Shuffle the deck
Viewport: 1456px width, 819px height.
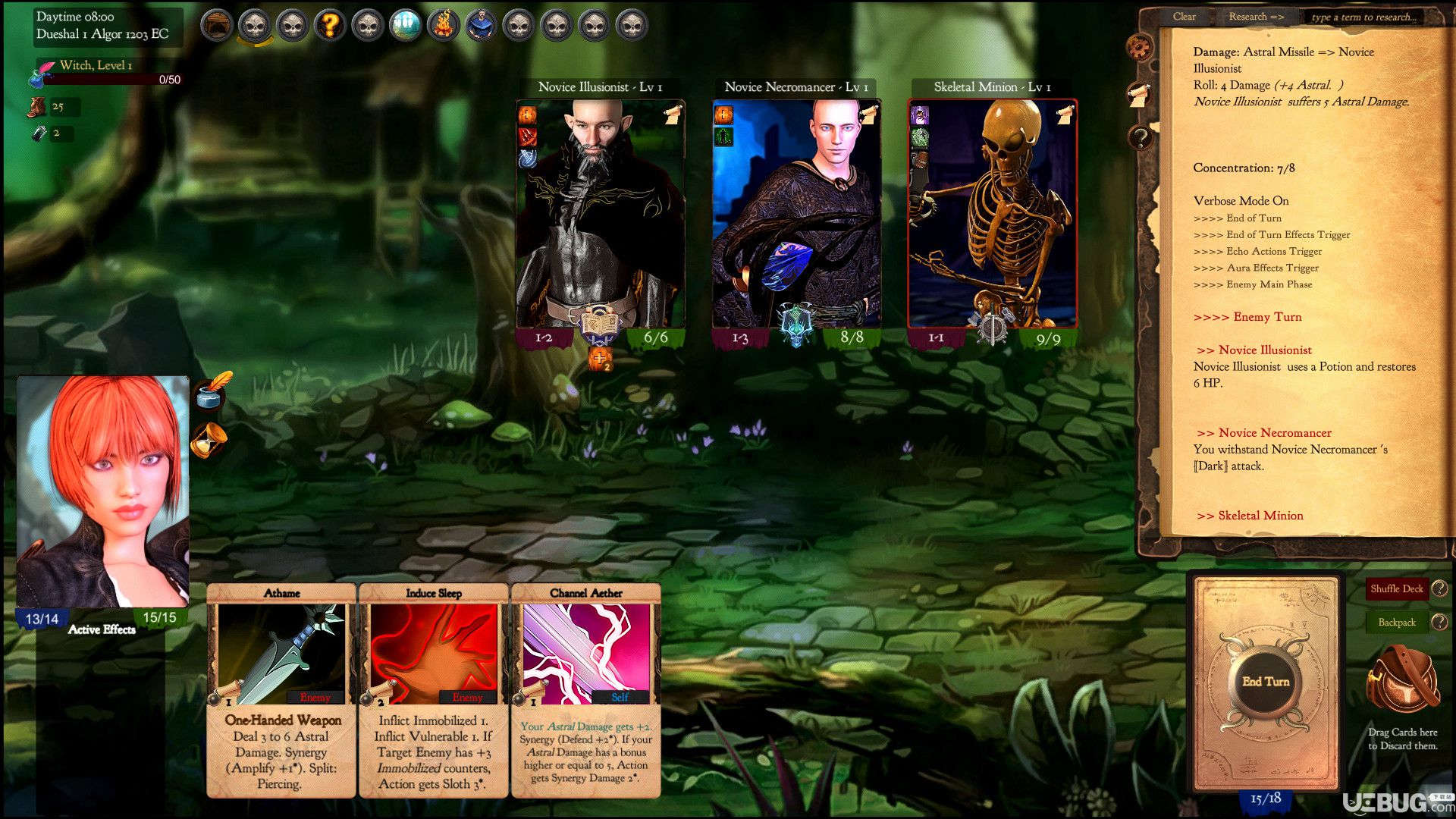(1396, 588)
